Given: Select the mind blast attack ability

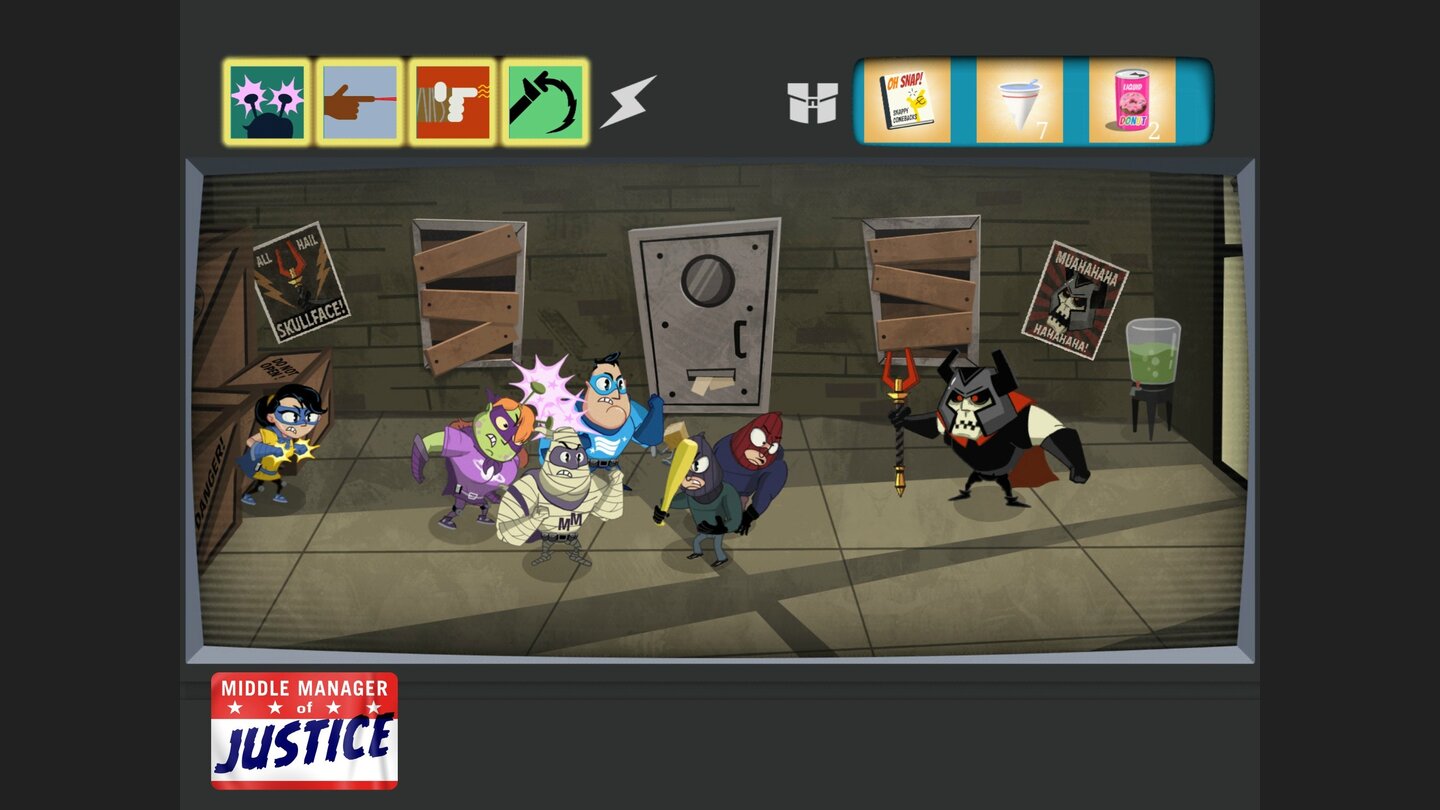Looking at the screenshot, I should coord(267,103).
